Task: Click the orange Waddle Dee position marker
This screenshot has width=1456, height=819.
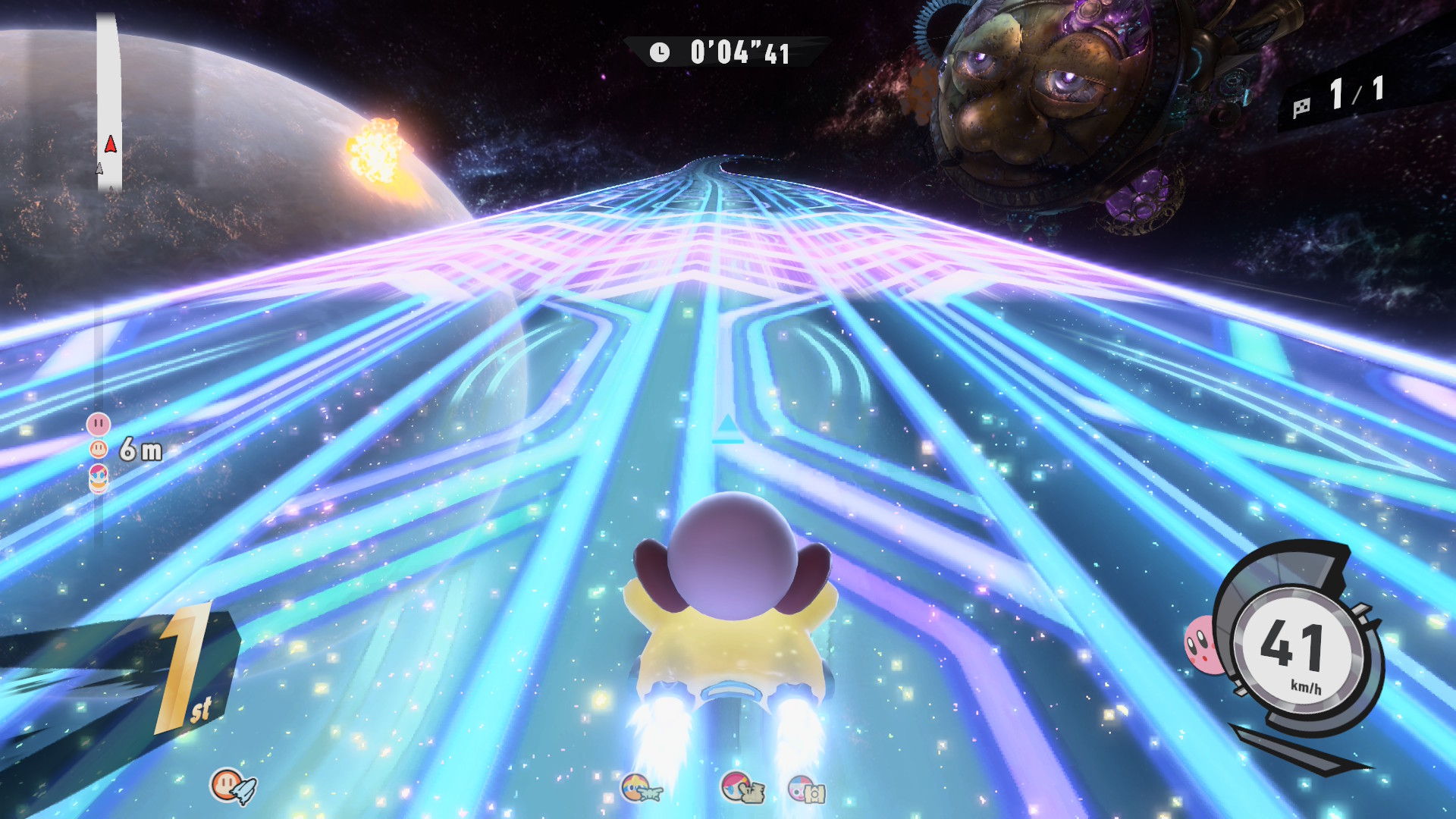Action: (x=99, y=449)
